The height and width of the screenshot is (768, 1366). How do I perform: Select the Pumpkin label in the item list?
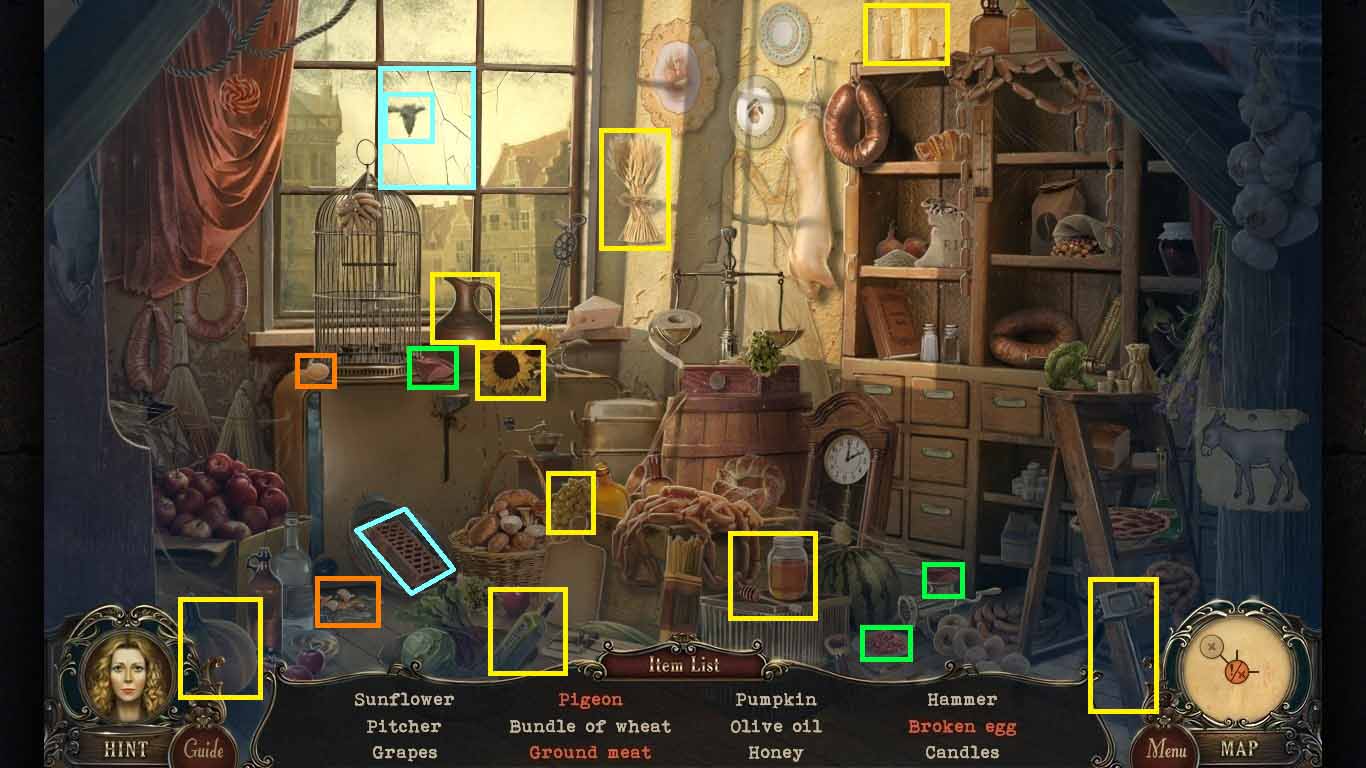775,699
